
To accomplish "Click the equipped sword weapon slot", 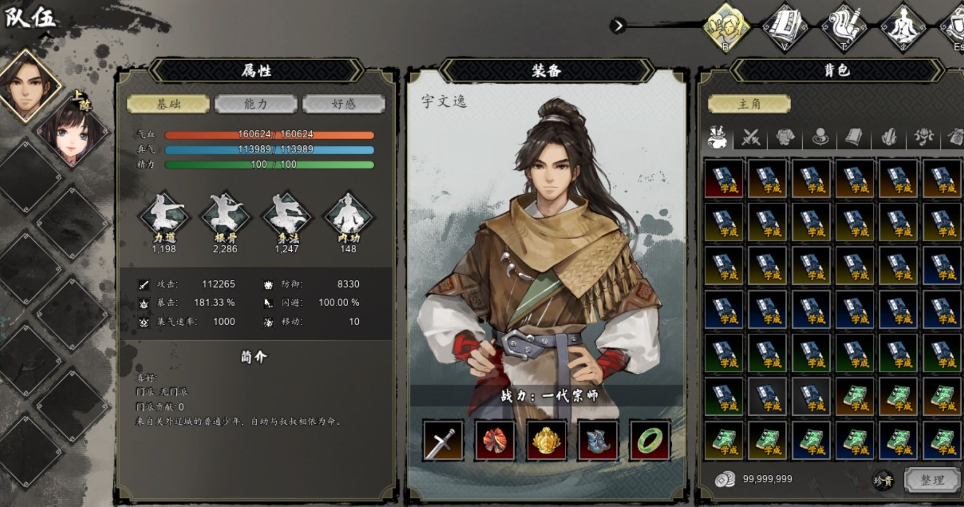I will pyautogui.click(x=443, y=440).
